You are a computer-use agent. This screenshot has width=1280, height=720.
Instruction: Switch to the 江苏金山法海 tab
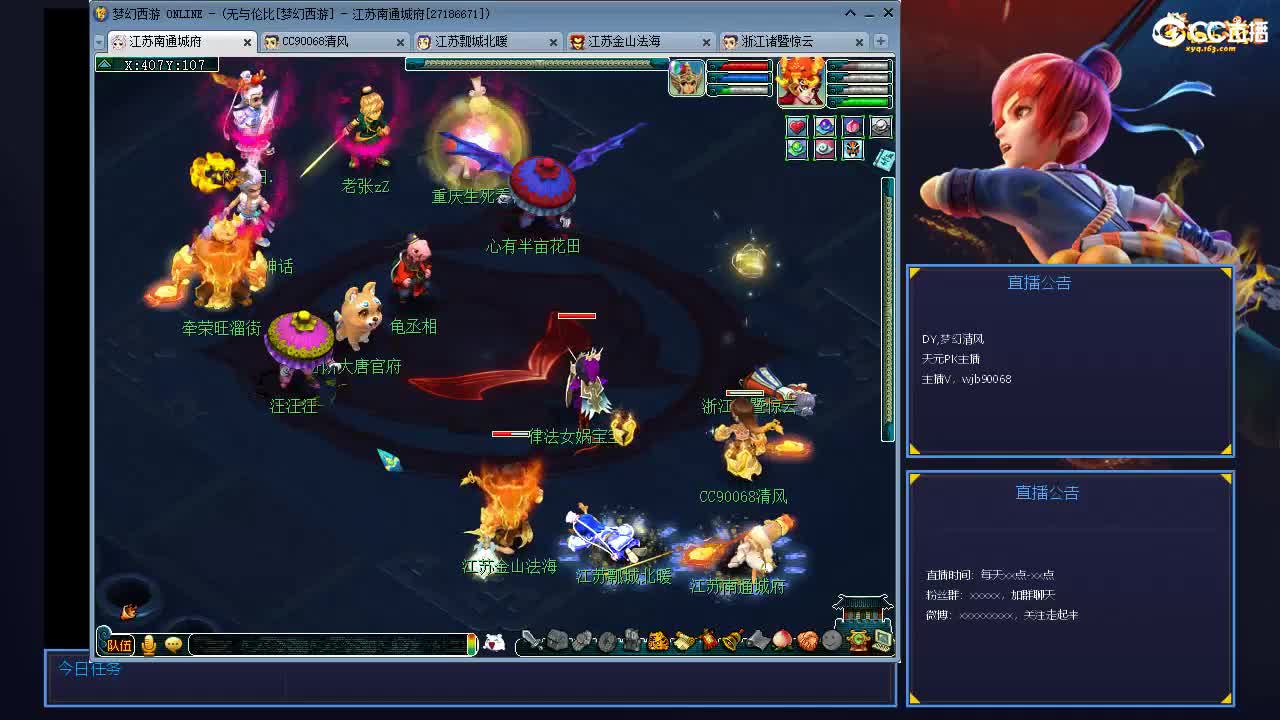(x=623, y=42)
